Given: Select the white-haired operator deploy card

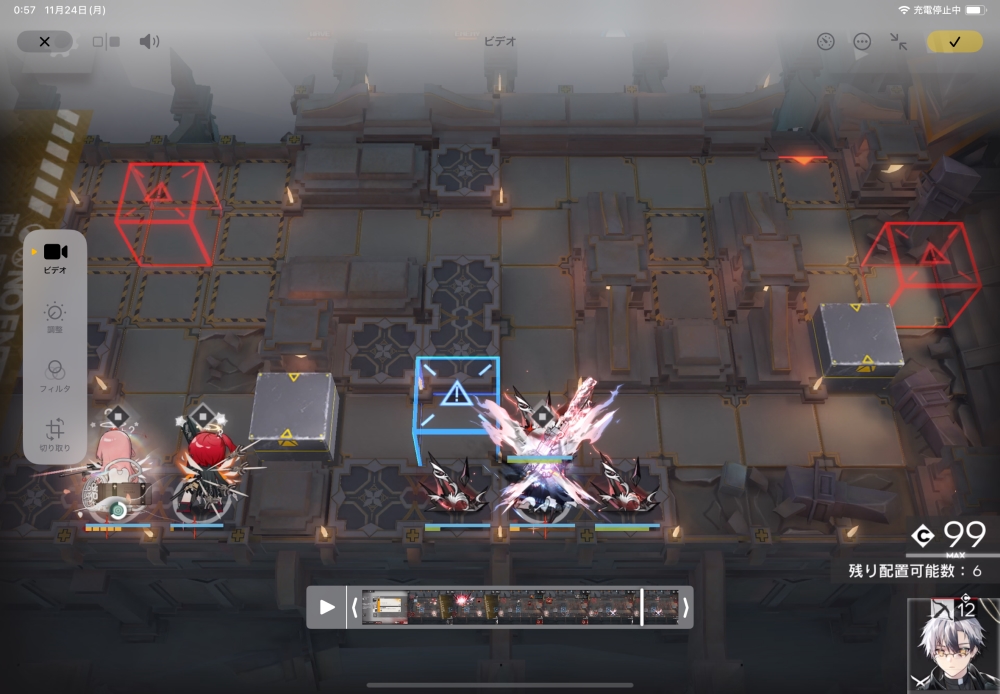Looking at the screenshot, I should [x=952, y=647].
